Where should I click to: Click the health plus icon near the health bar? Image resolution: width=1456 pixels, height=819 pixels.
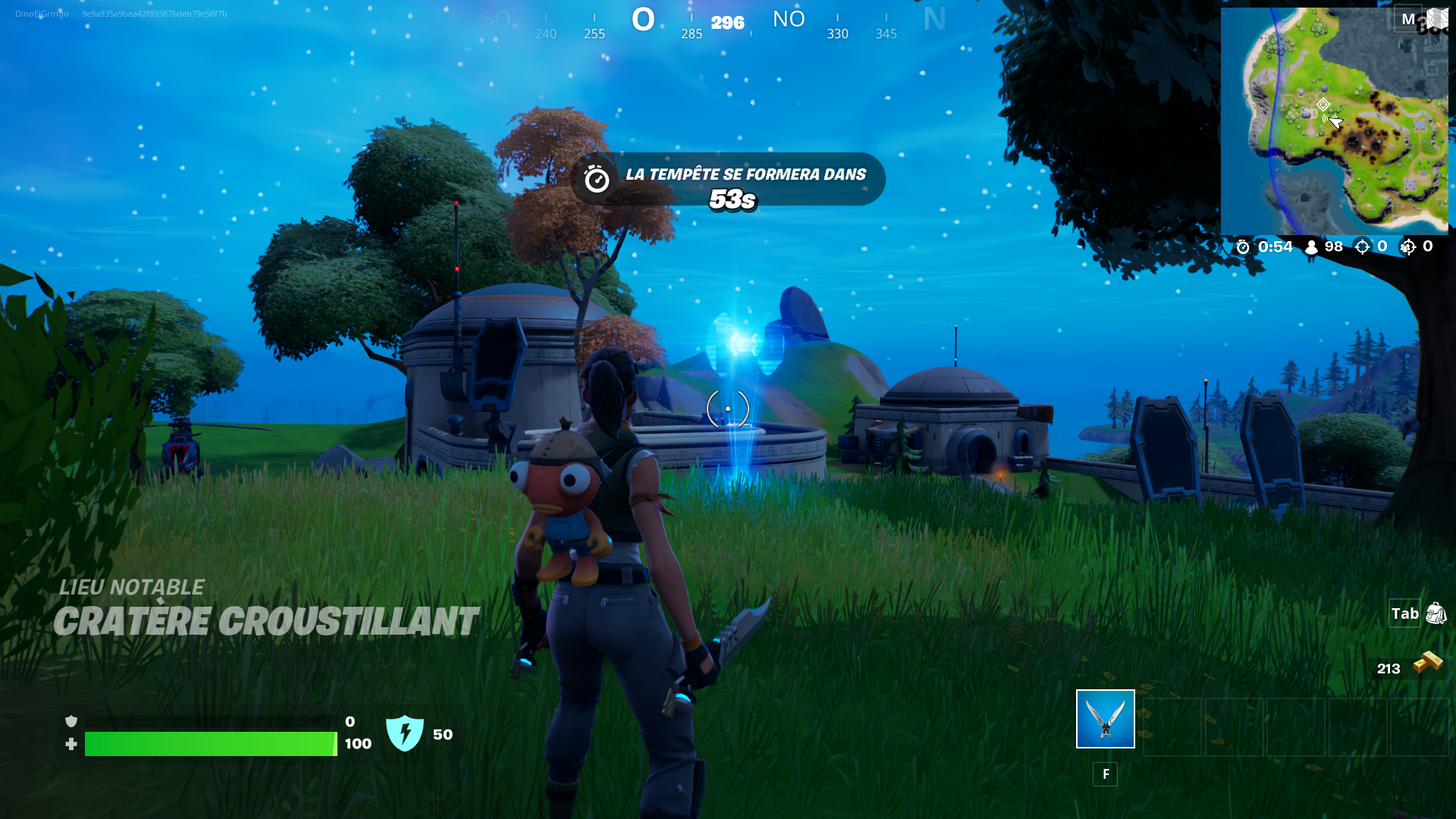point(71,744)
